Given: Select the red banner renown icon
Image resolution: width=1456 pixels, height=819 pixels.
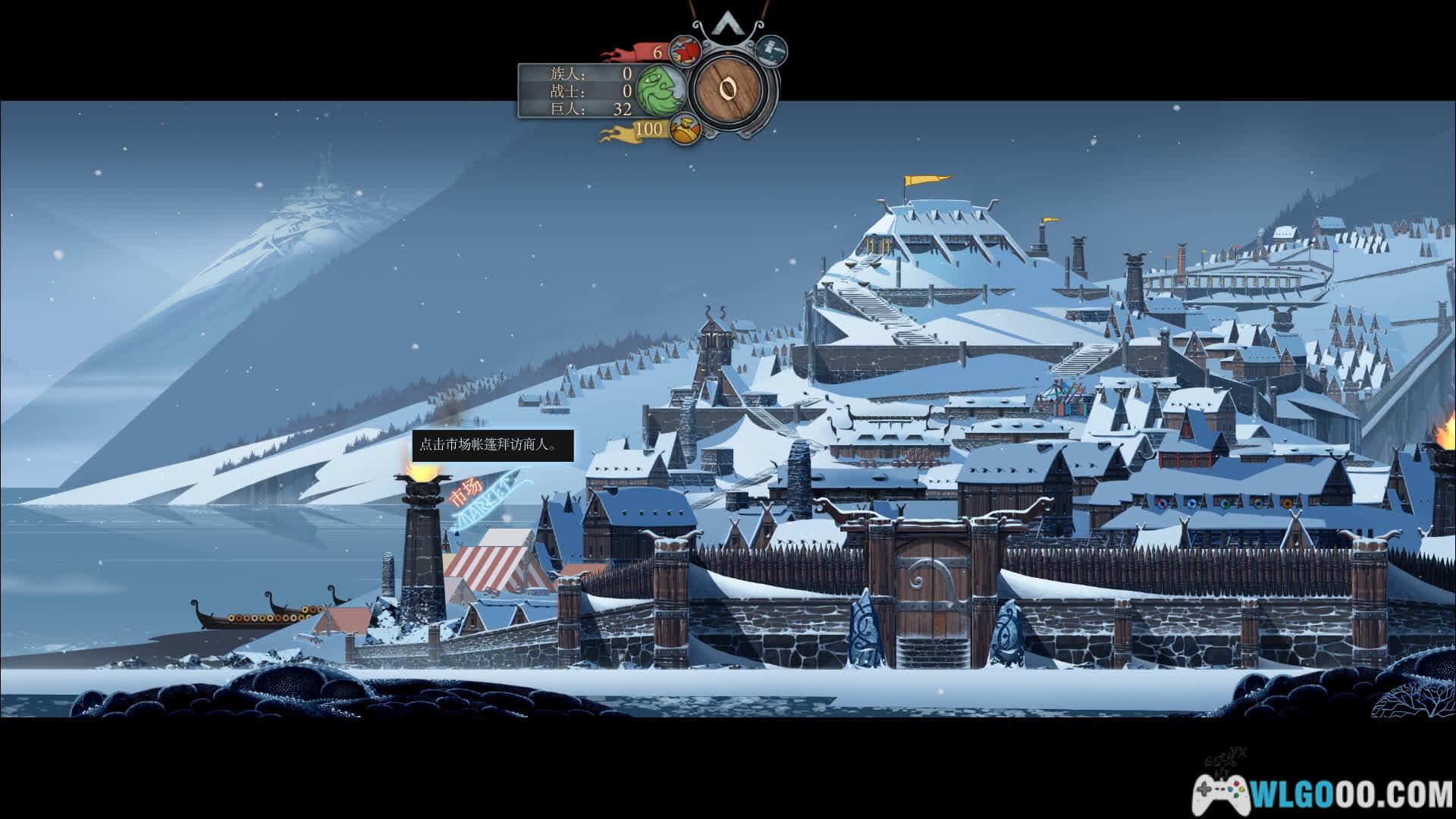Looking at the screenshot, I should pyautogui.click(x=685, y=52).
